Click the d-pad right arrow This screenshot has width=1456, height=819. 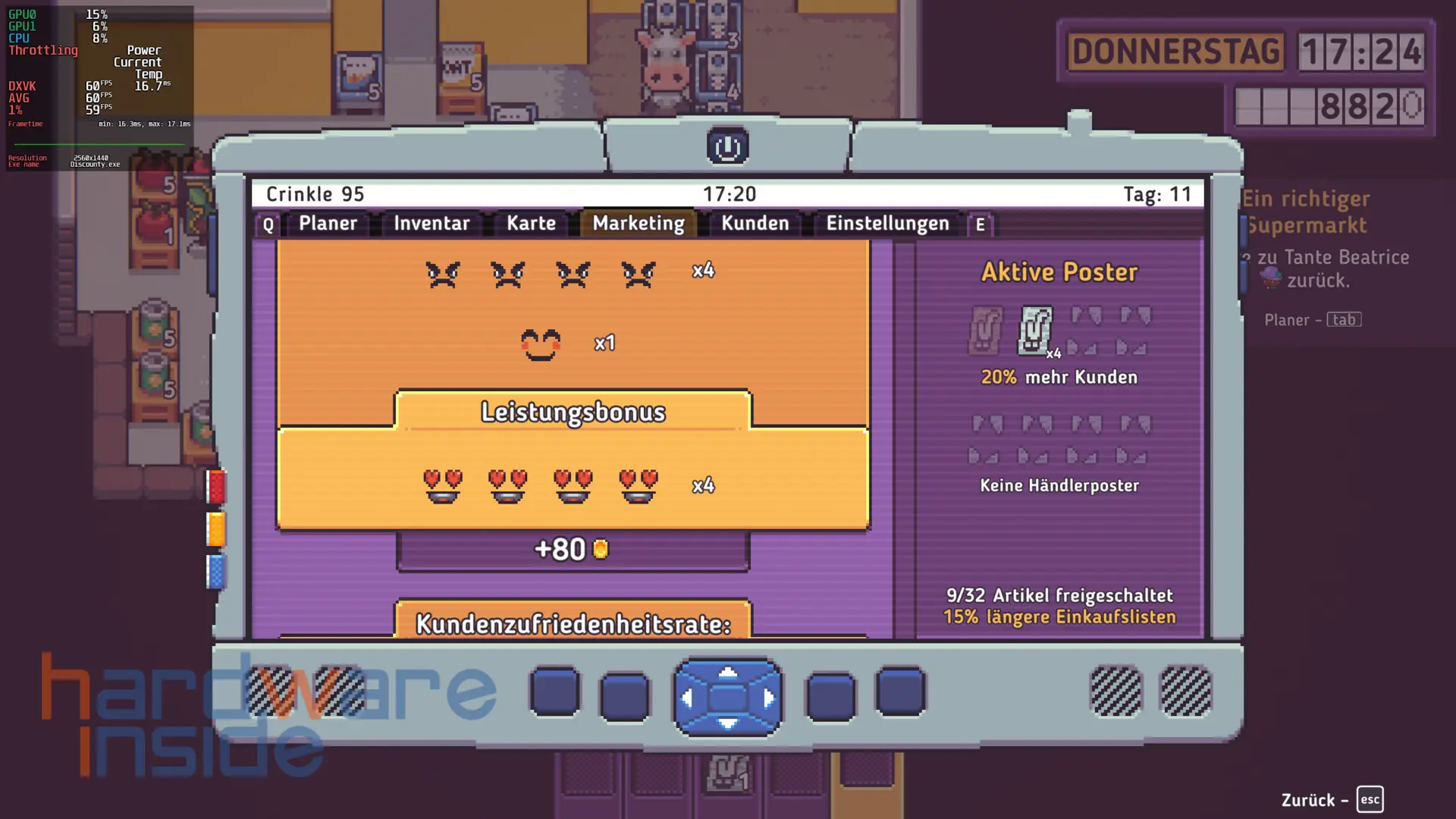768,698
